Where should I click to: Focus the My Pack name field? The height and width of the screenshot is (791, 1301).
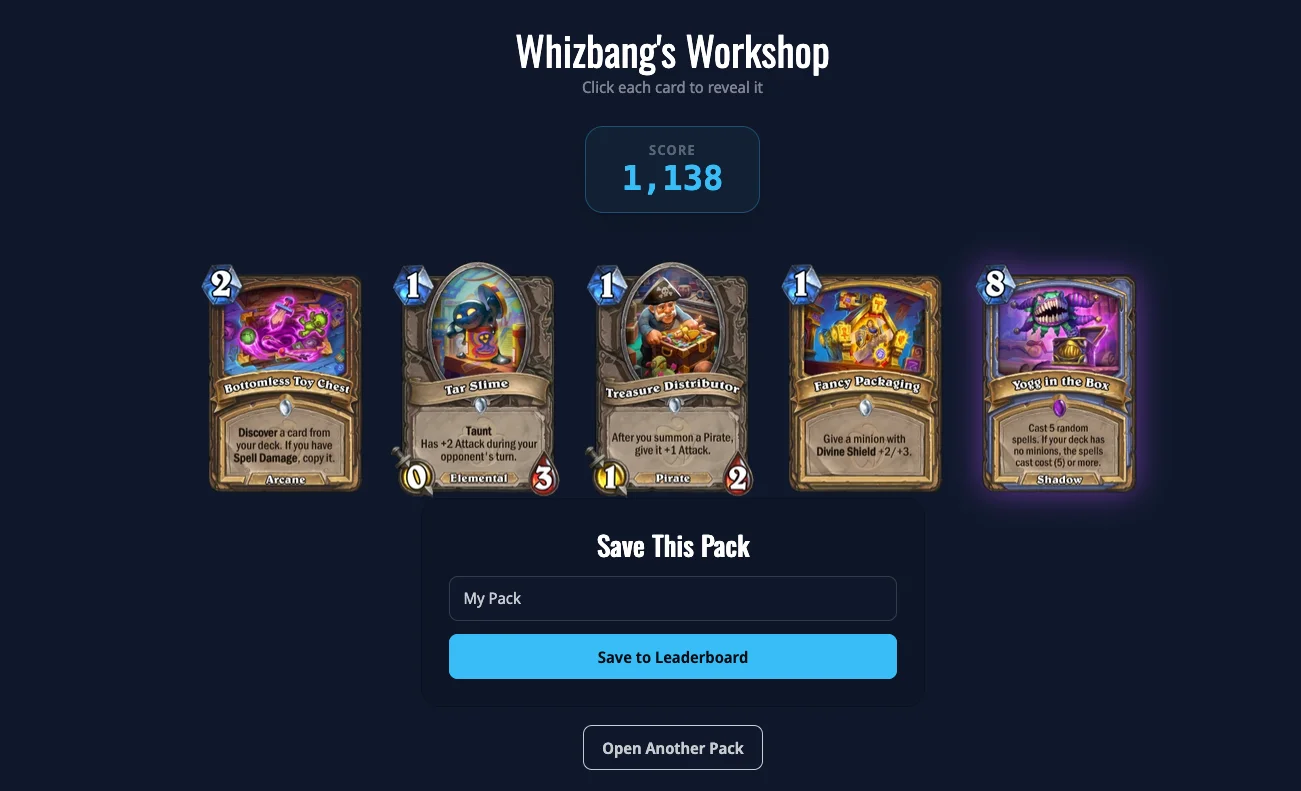click(x=672, y=598)
